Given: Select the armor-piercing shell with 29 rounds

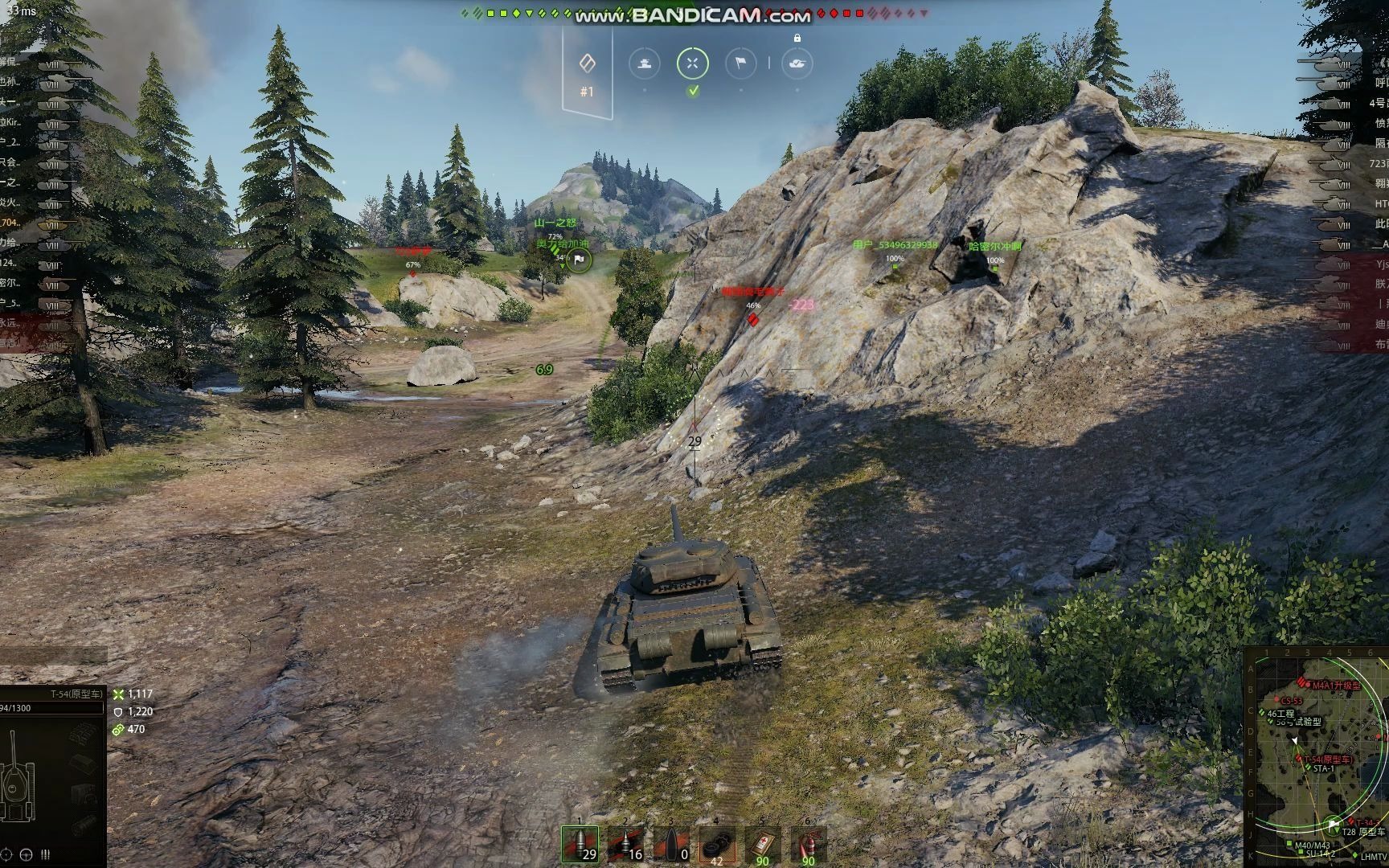Looking at the screenshot, I should coord(580,845).
